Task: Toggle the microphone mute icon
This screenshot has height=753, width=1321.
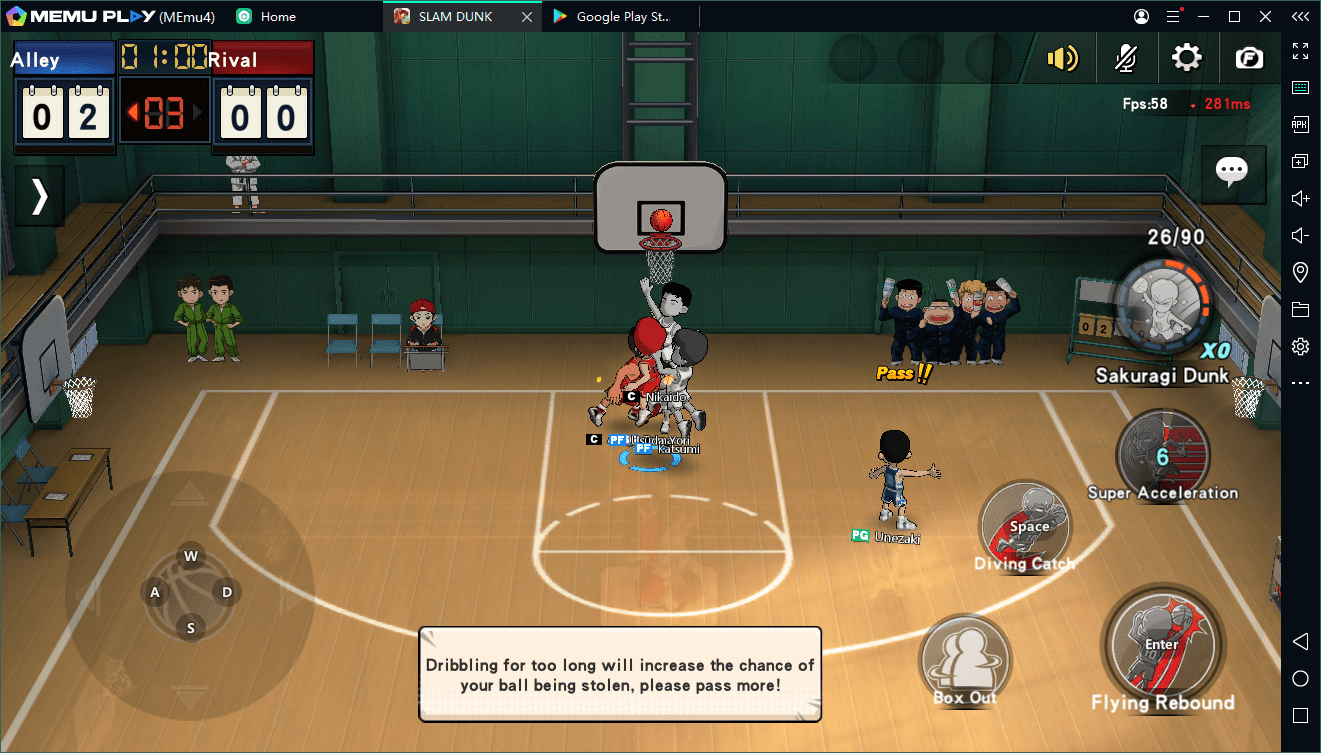Action: click(1126, 58)
